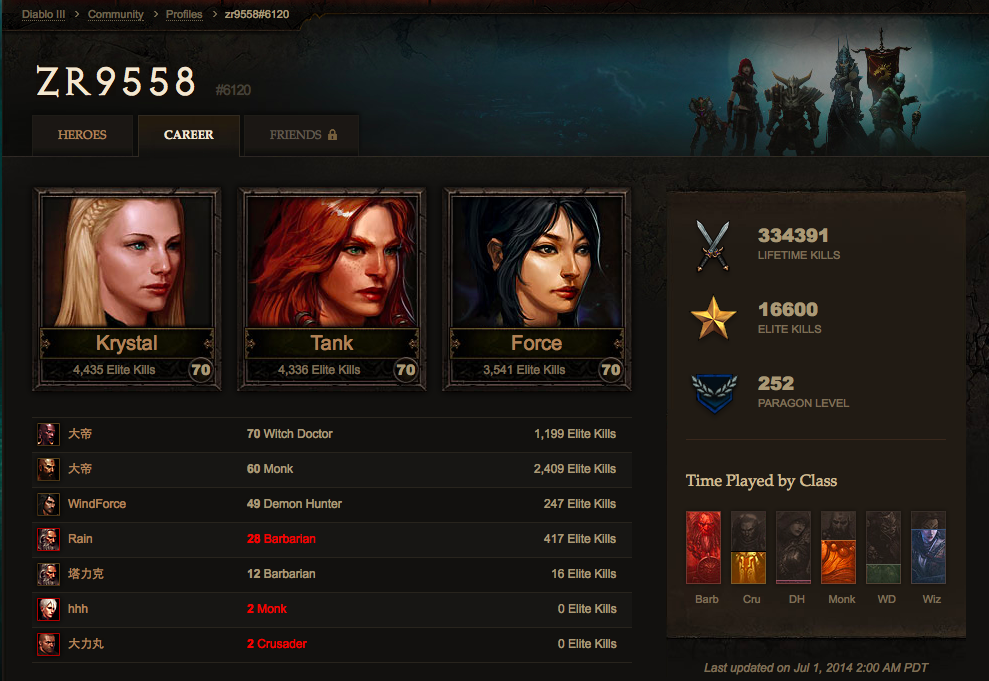Open the locked Friends tab
Image resolution: width=989 pixels, height=681 pixels.
(302, 135)
